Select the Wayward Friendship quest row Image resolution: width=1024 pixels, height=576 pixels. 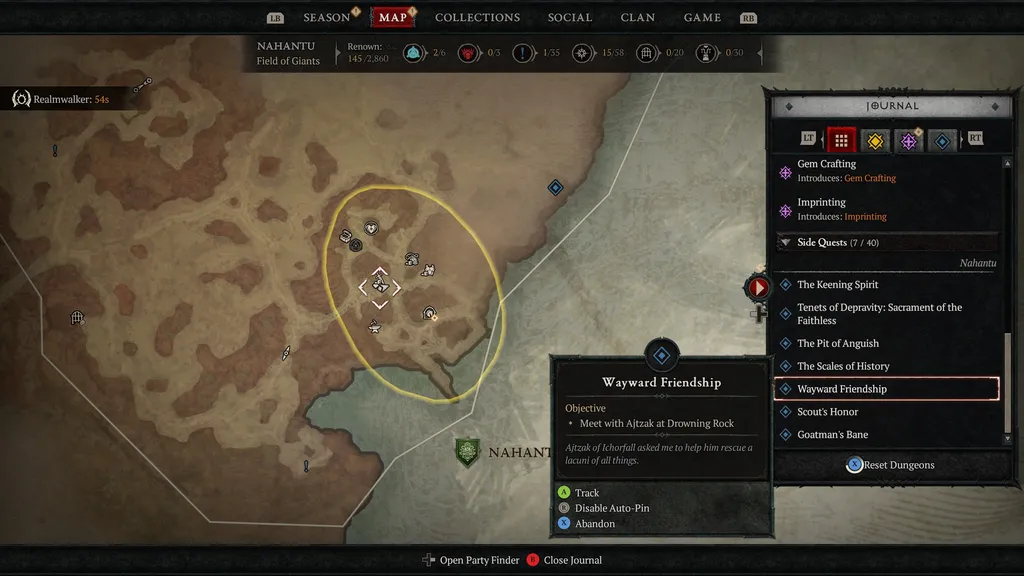click(886, 389)
